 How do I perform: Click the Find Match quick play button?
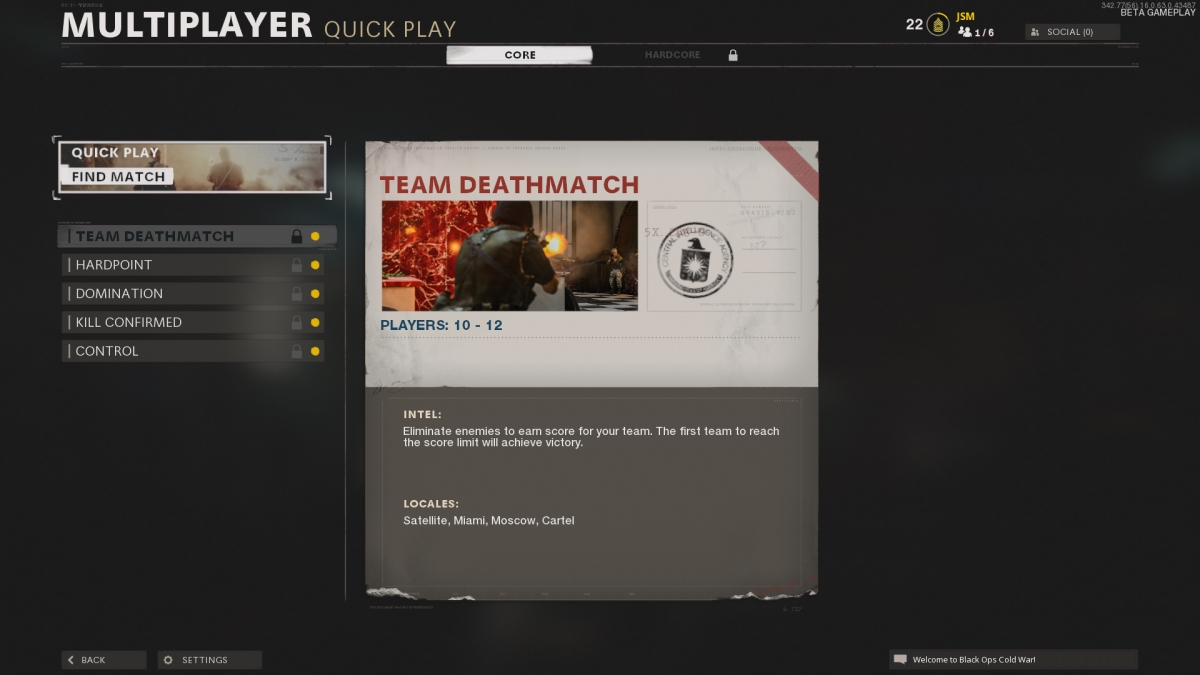pos(191,166)
